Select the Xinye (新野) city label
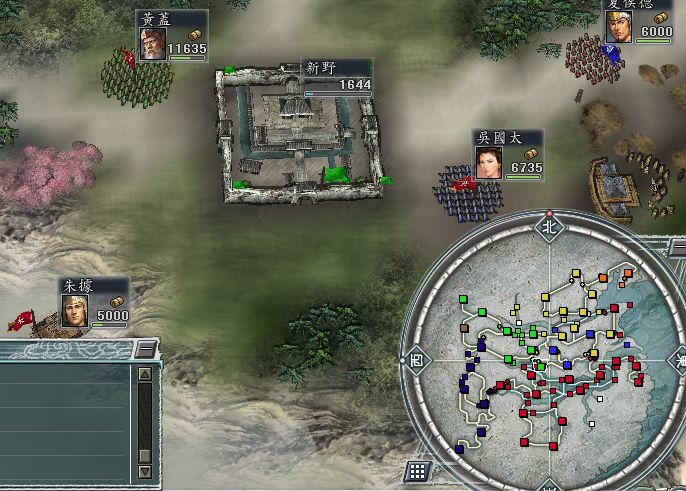The width and height of the screenshot is (686, 491). click(x=322, y=69)
